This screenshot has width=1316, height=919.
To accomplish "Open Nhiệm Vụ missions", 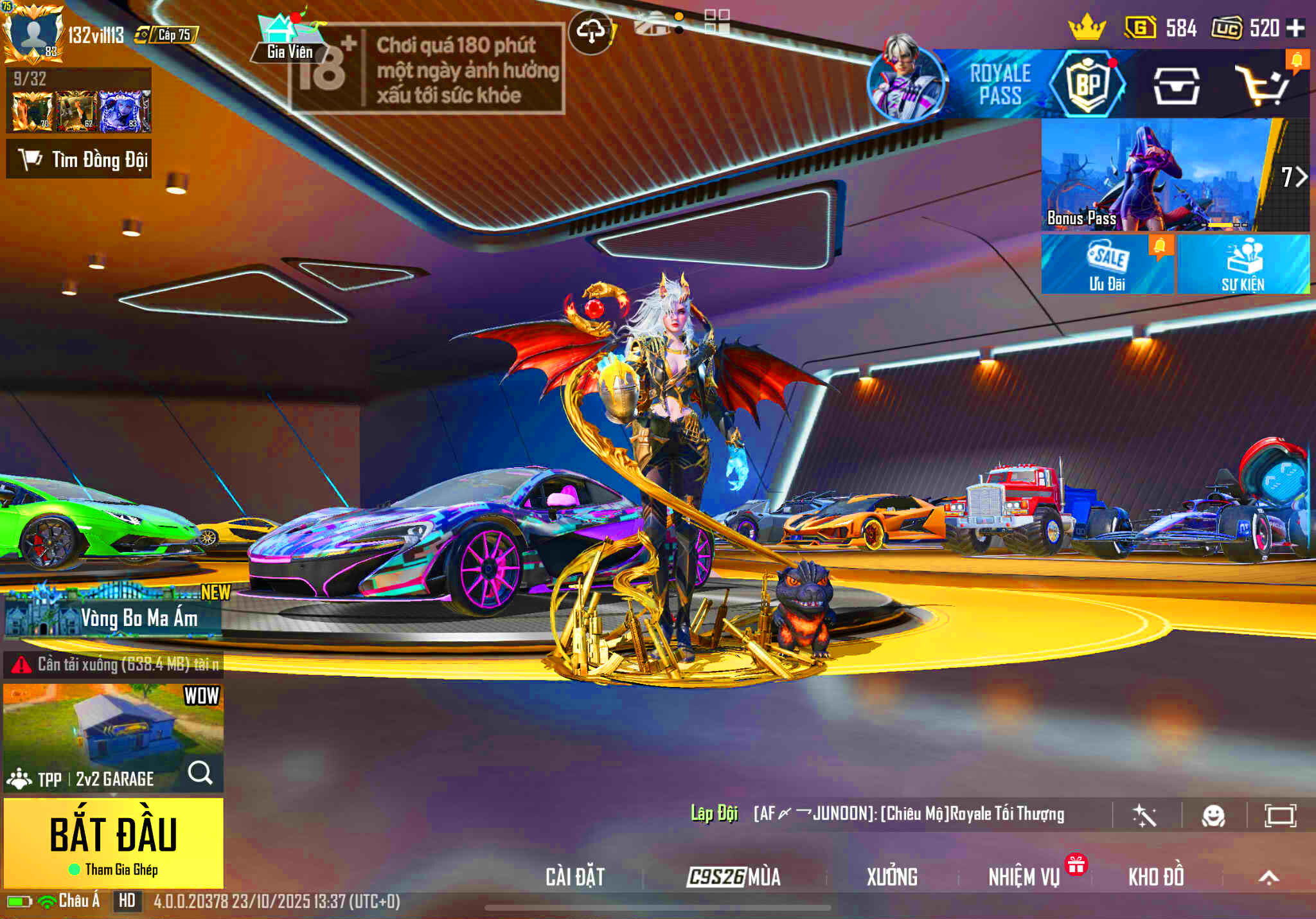I will [x=1024, y=877].
